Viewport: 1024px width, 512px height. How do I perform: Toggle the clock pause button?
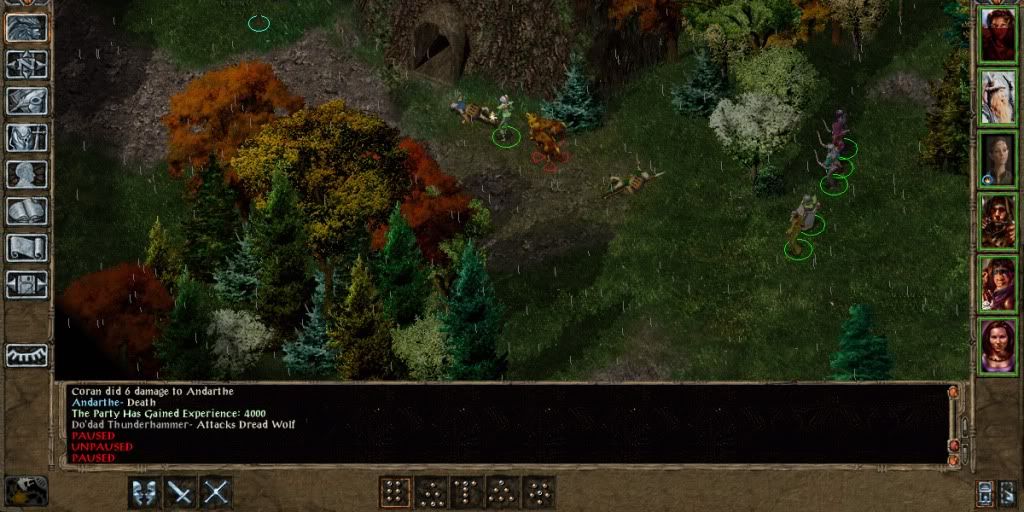click(26, 490)
